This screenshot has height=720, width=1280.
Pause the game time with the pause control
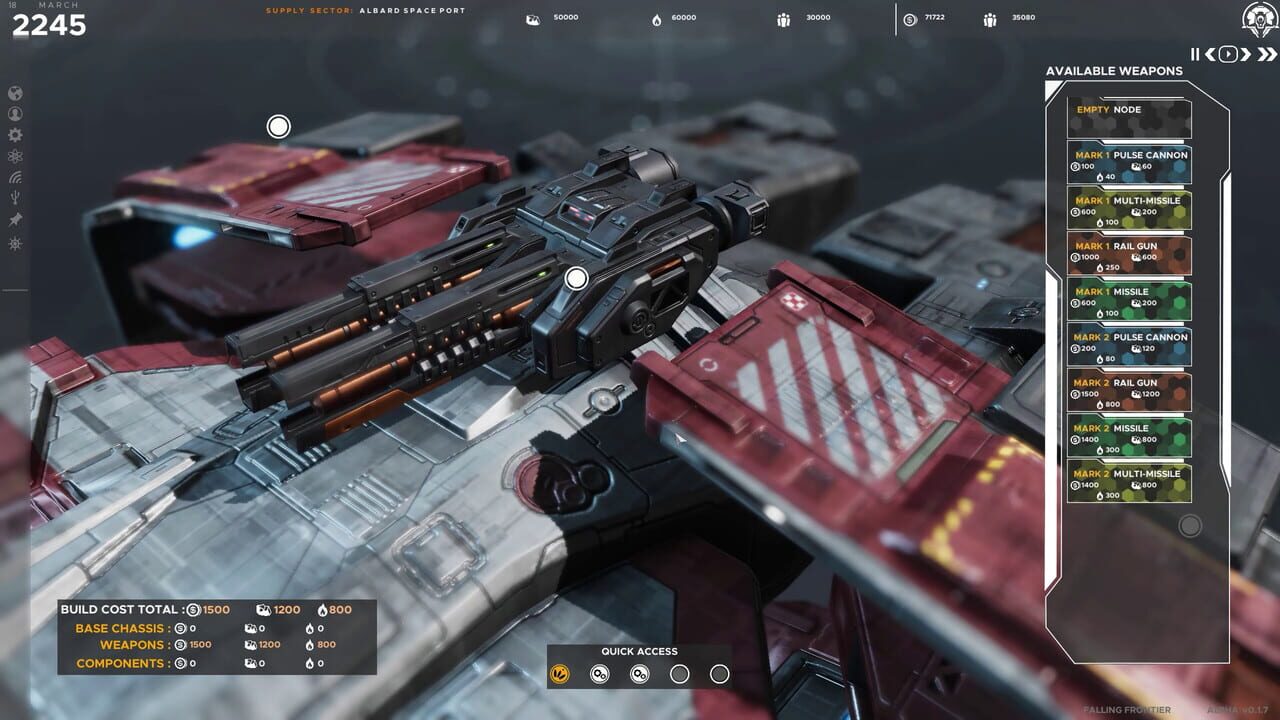(x=1194, y=55)
